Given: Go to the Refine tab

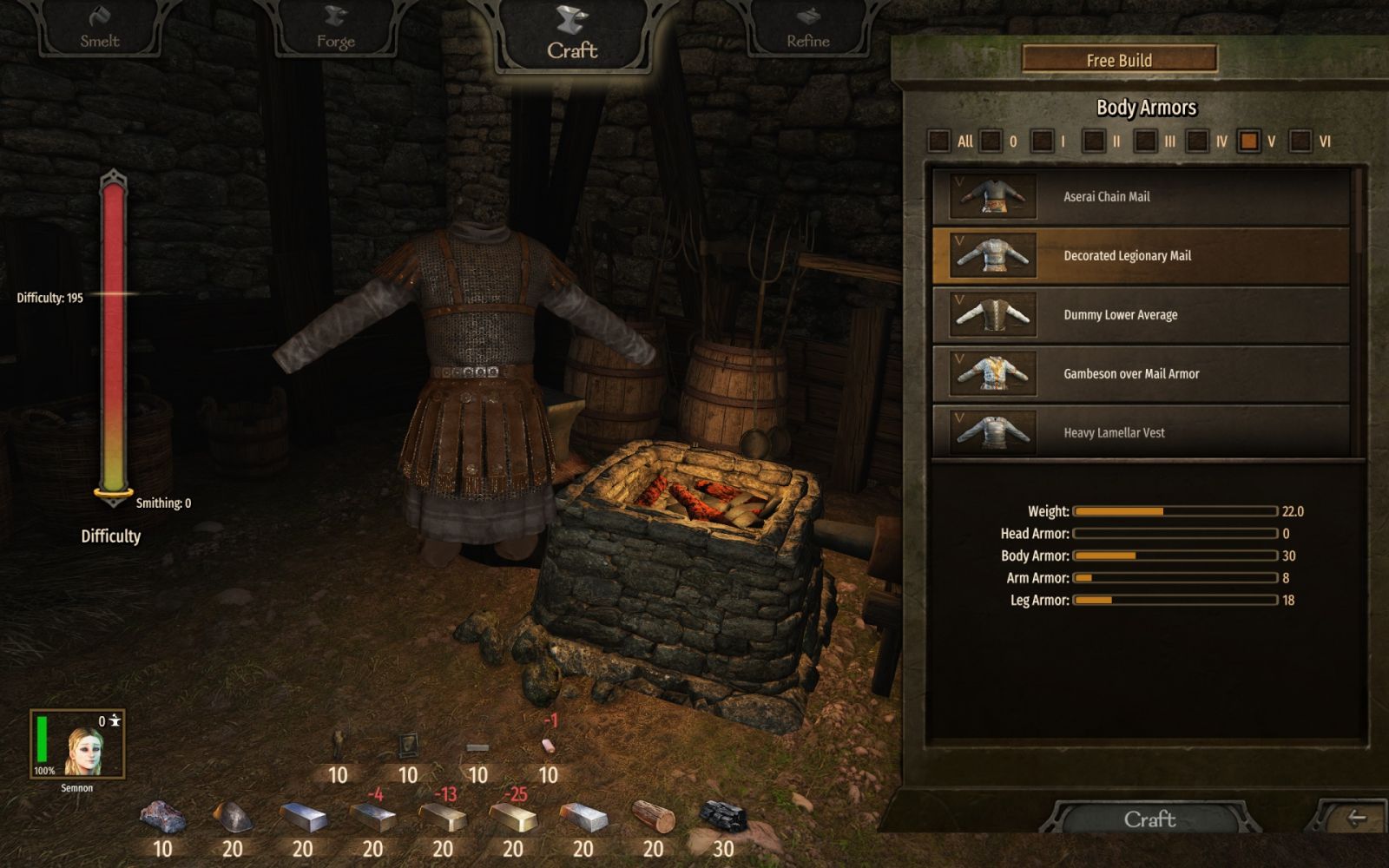Looking at the screenshot, I should [x=807, y=30].
